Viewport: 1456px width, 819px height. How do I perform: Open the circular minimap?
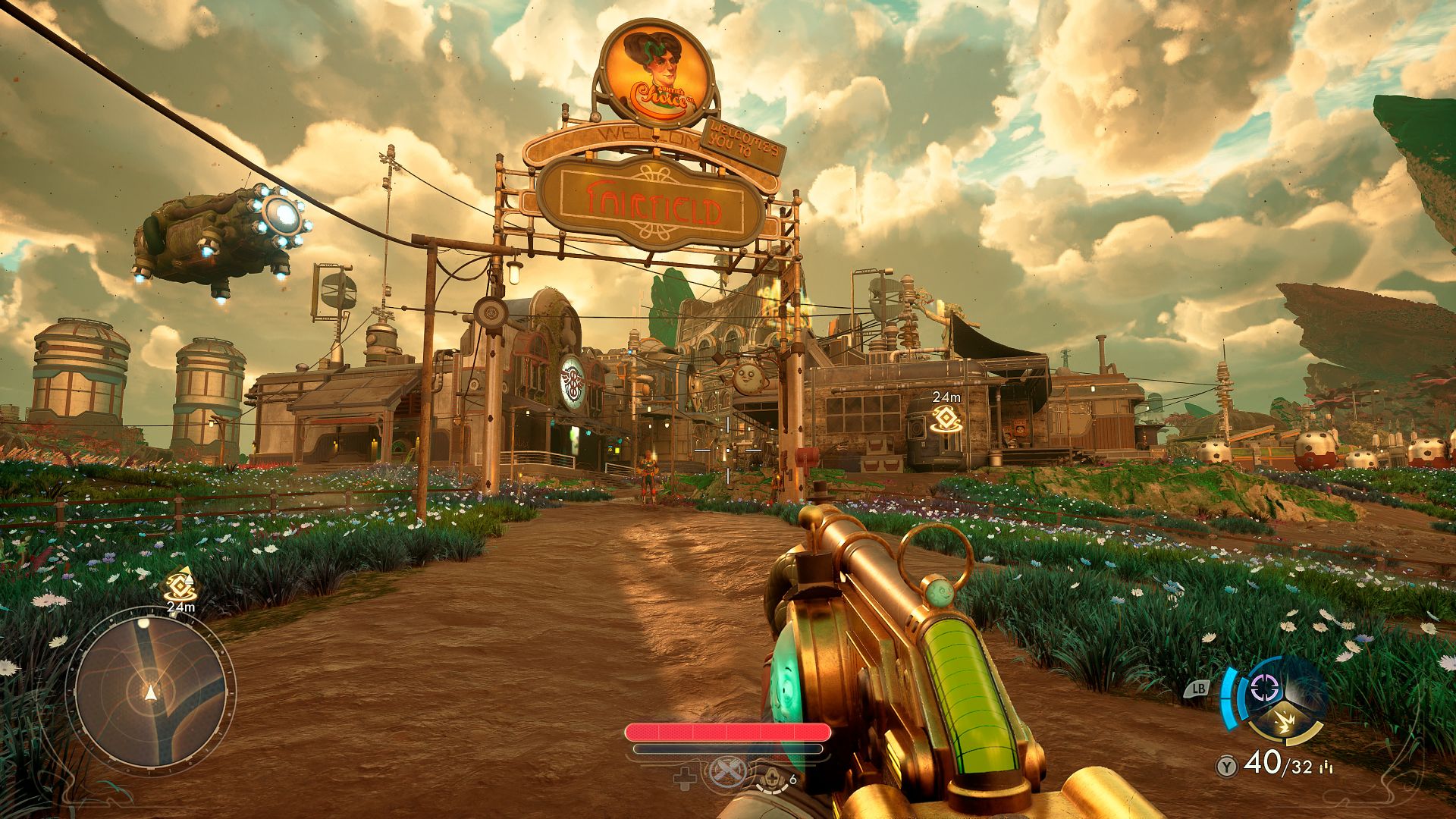point(150,692)
